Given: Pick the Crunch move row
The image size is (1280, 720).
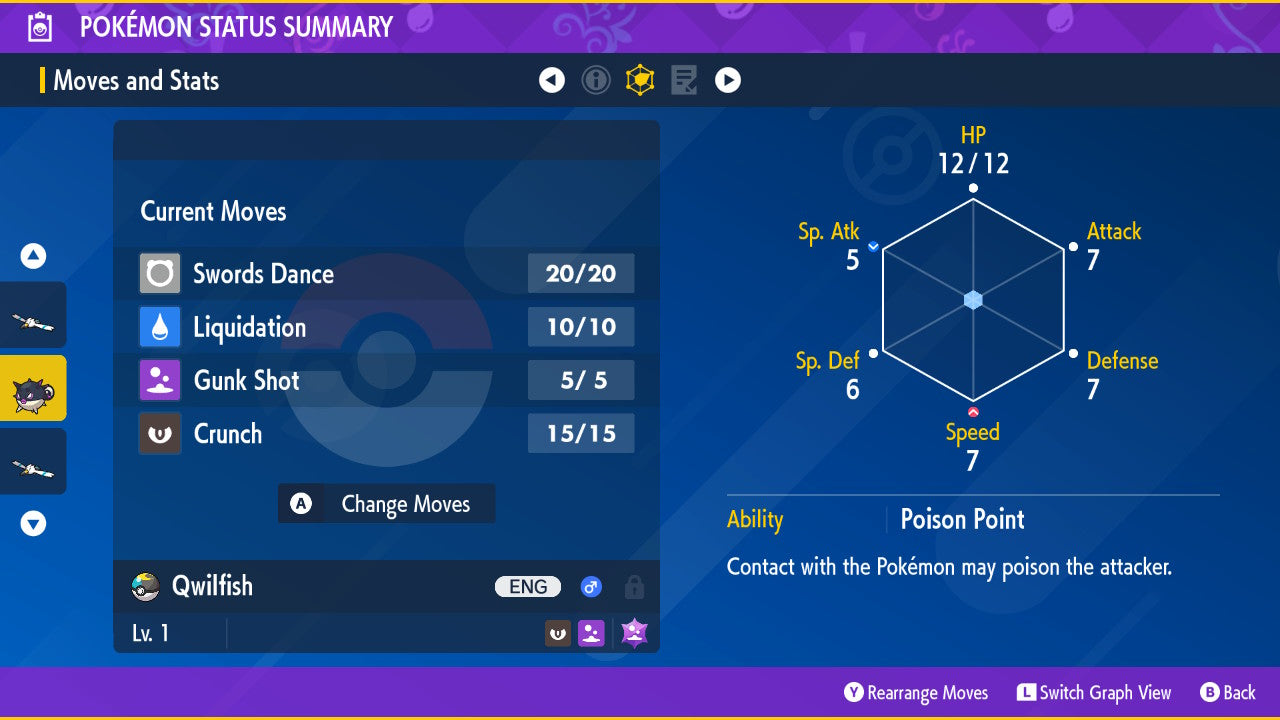Looking at the screenshot, I should click(386, 434).
